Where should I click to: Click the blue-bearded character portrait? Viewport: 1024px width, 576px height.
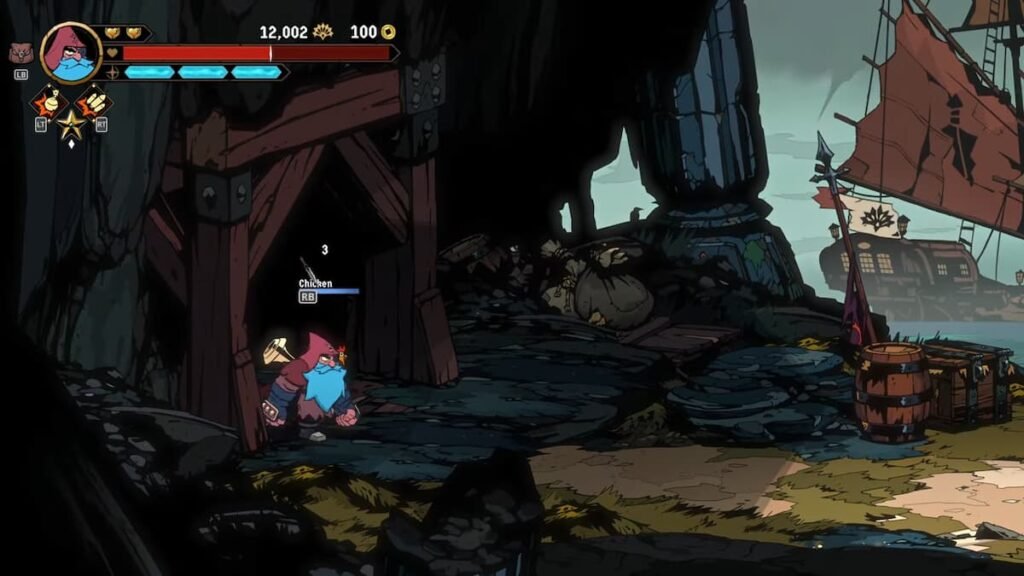coord(71,53)
